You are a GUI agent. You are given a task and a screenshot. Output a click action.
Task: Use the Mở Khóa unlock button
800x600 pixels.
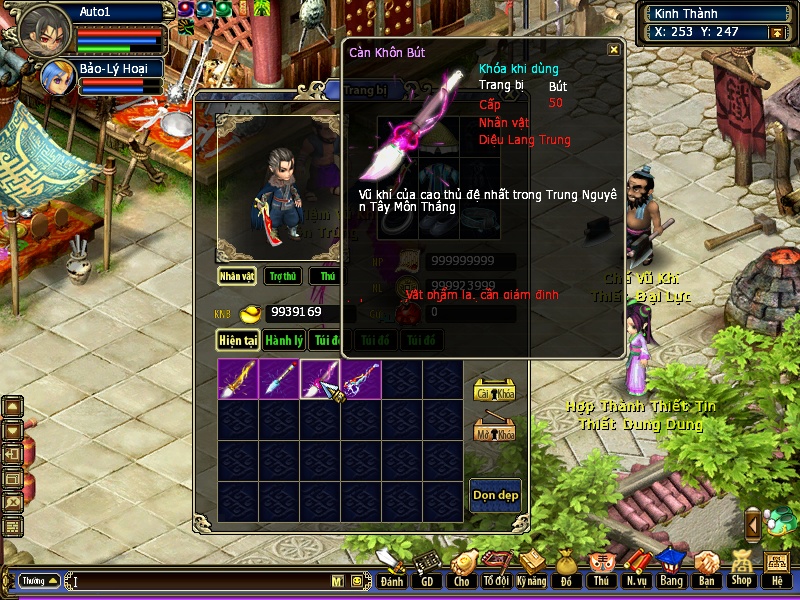(x=493, y=429)
